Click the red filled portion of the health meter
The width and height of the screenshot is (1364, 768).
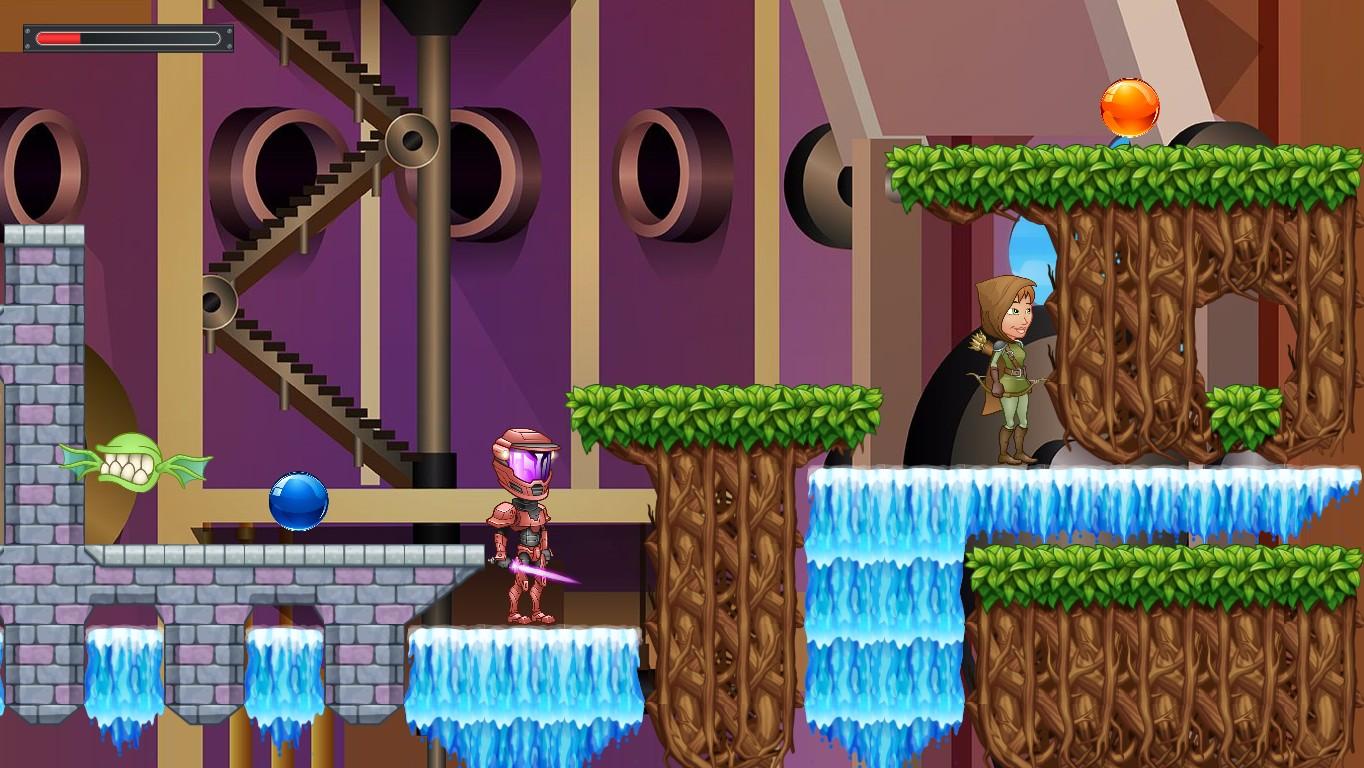(x=58, y=38)
